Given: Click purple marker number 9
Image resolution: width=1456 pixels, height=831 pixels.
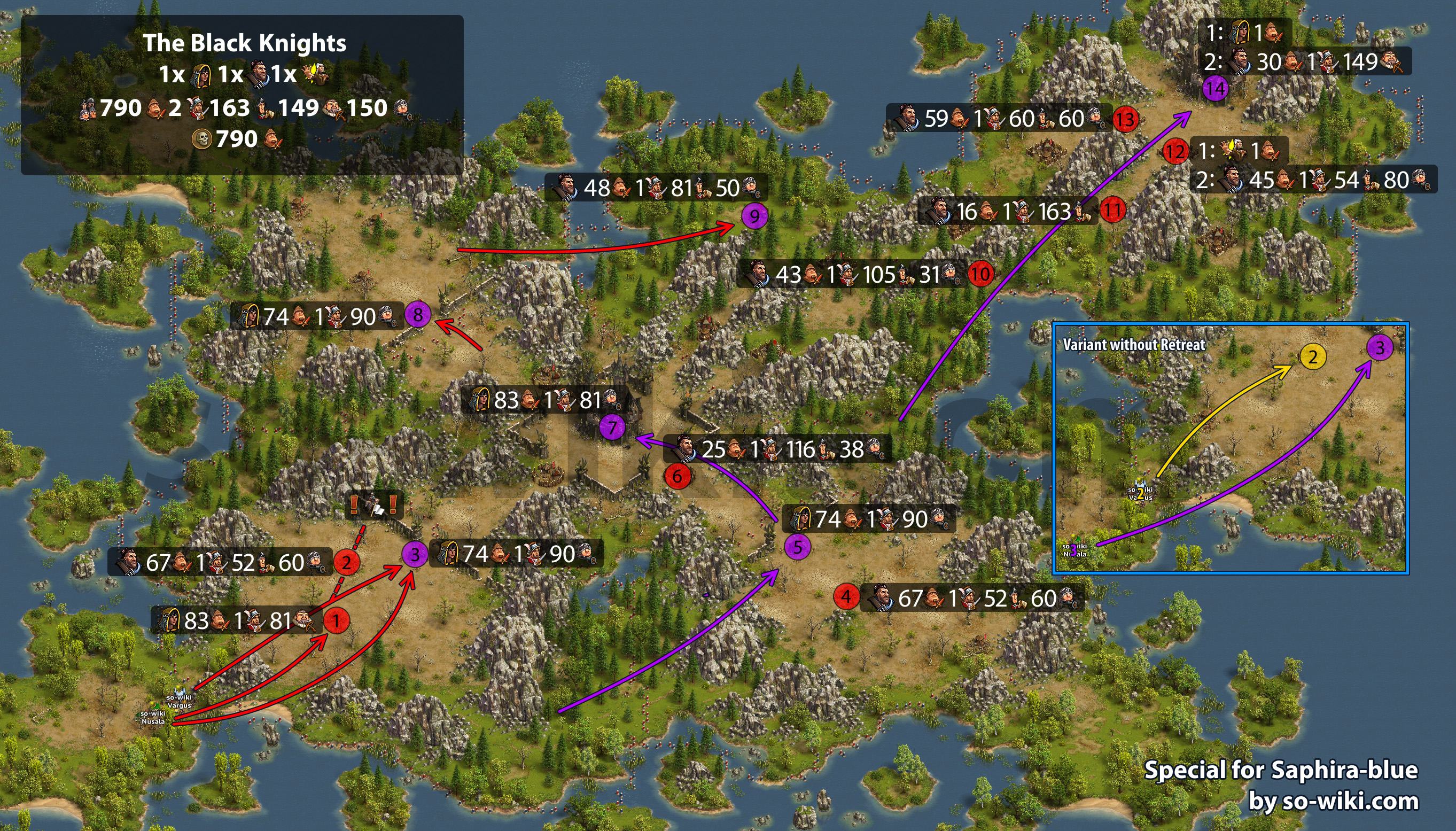Looking at the screenshot, I should [754, 216].
